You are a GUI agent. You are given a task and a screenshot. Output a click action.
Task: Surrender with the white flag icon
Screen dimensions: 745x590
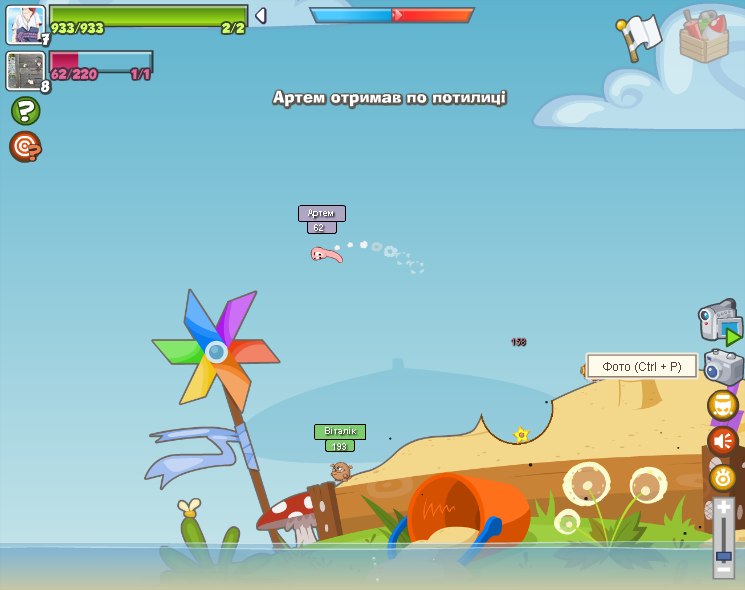(638, 38)
